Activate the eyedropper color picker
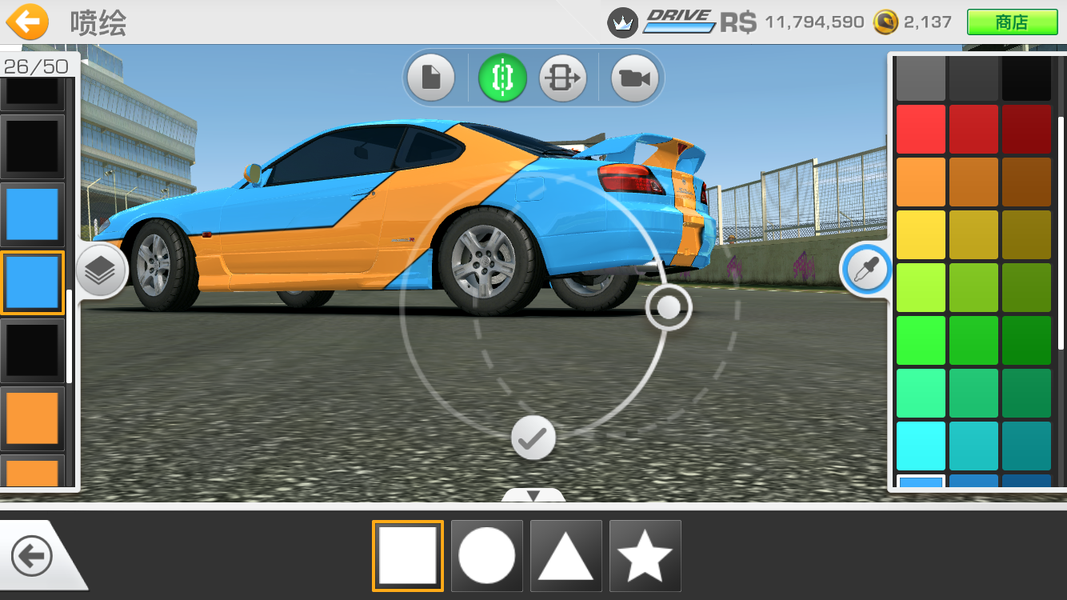This screenshot has width=1067, height=600. pos(865,269)
